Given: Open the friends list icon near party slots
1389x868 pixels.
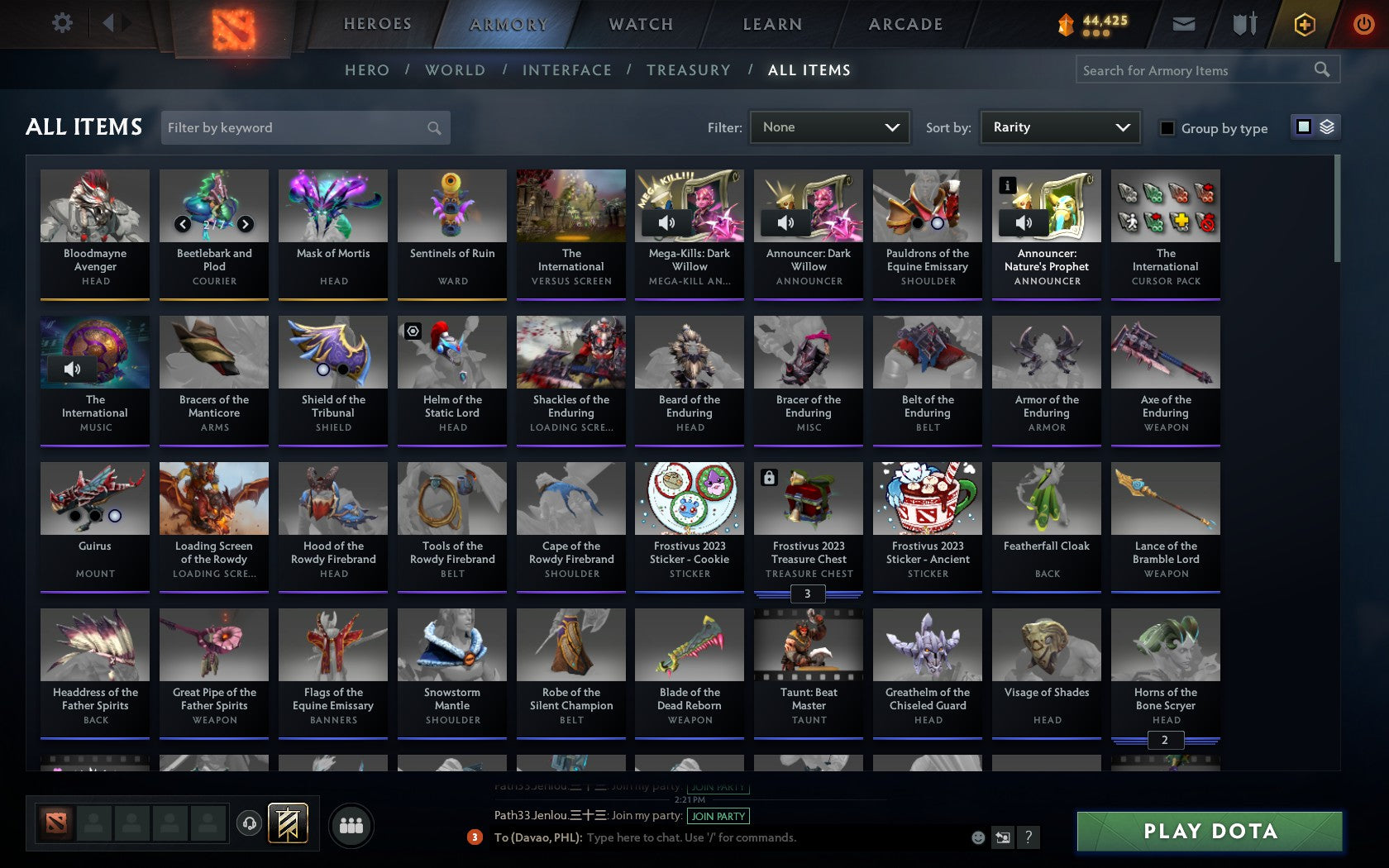Looking at the screenshot, I should (x=352, y=824).
